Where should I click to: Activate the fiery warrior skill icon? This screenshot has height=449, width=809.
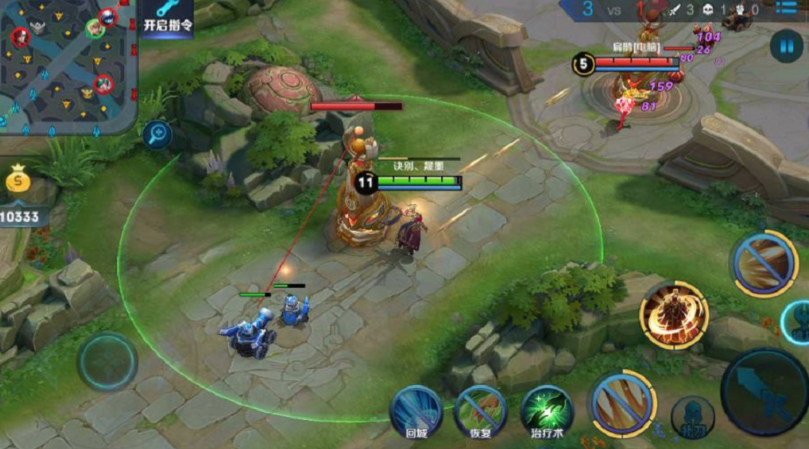674,315
